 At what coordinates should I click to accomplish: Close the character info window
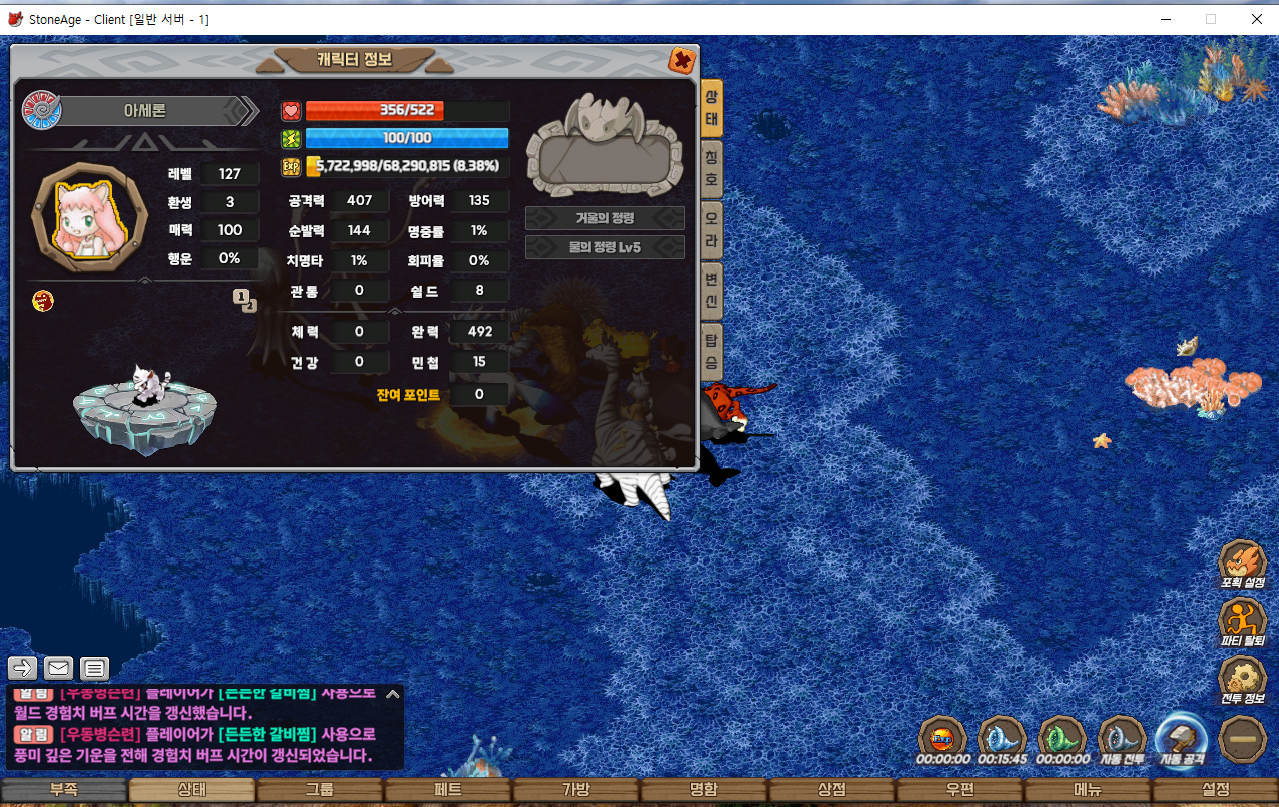click(x=682, y=61)
